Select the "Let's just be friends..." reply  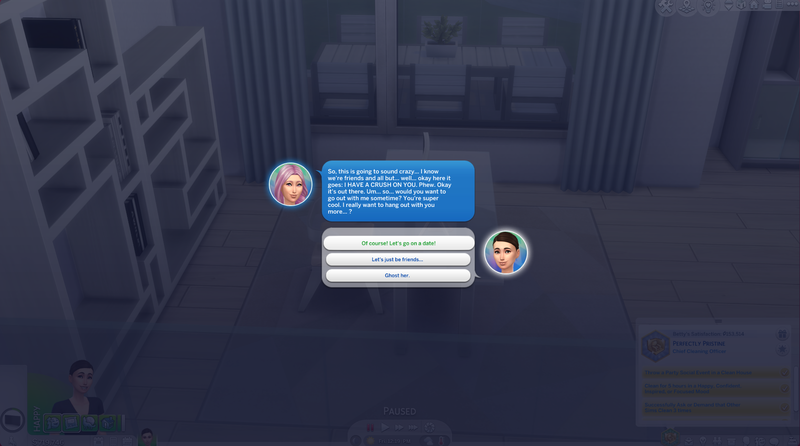[398, 259]
